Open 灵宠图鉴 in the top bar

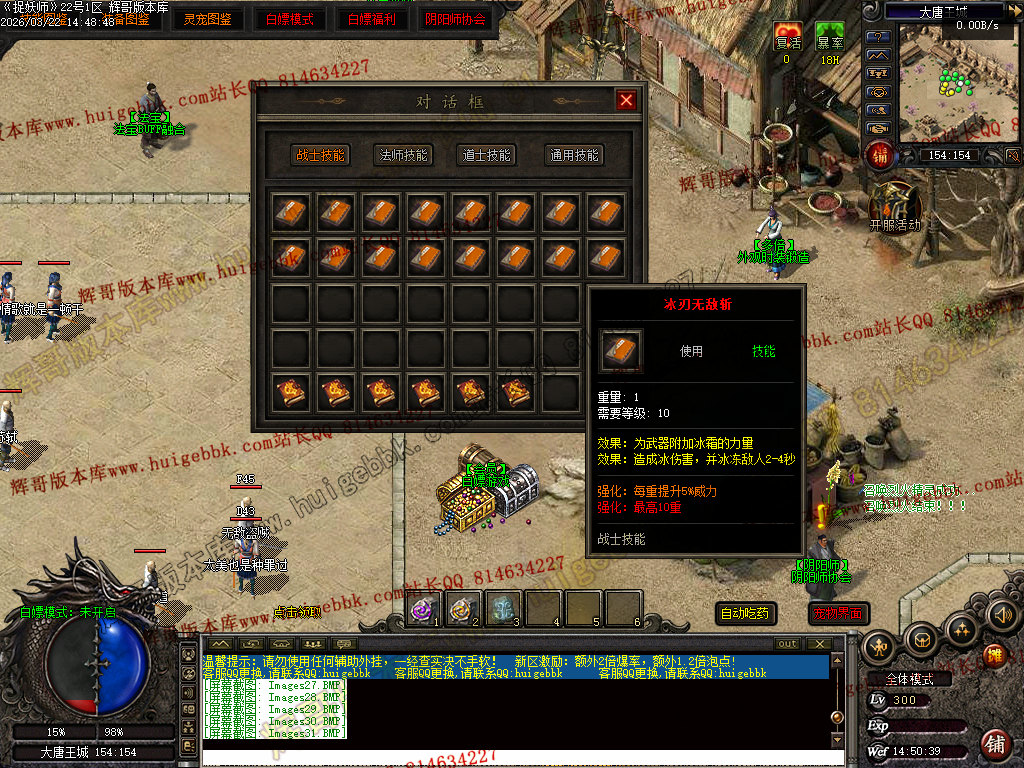click(208, 18)
